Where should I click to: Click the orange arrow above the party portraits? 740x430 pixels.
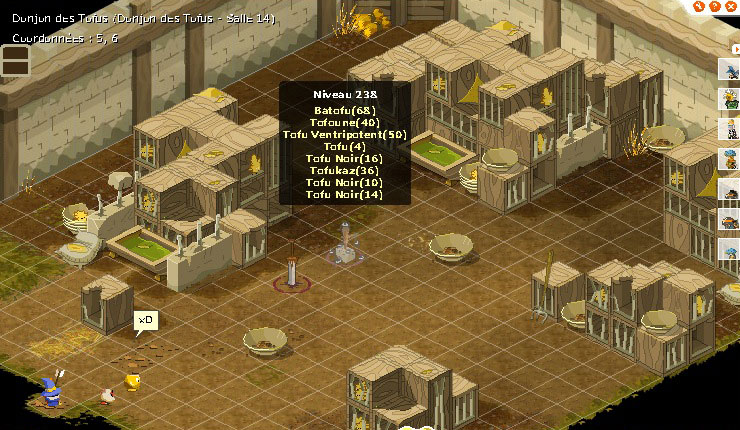735,47
